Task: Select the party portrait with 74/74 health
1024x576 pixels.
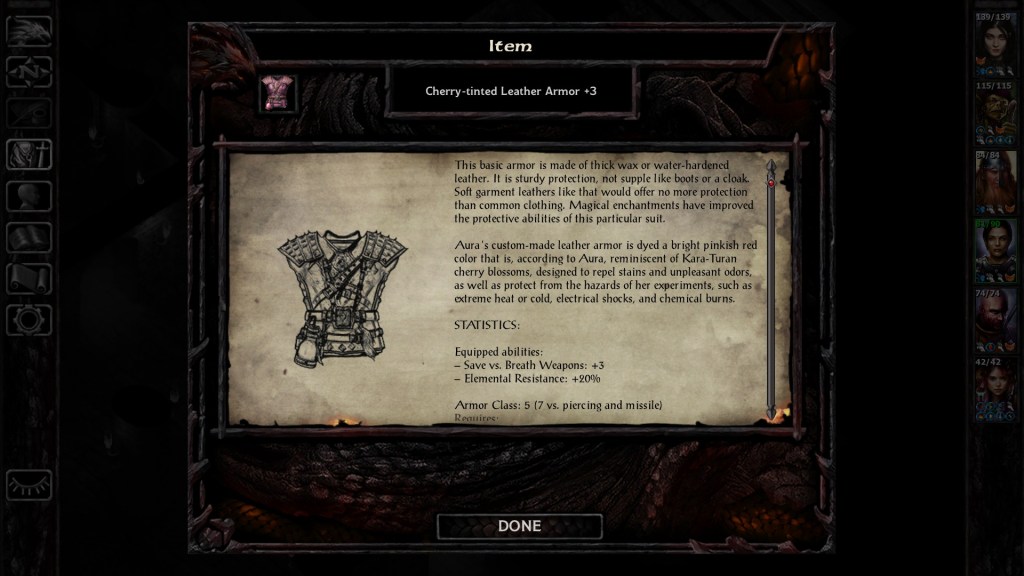Action: (x=996, y=321)
